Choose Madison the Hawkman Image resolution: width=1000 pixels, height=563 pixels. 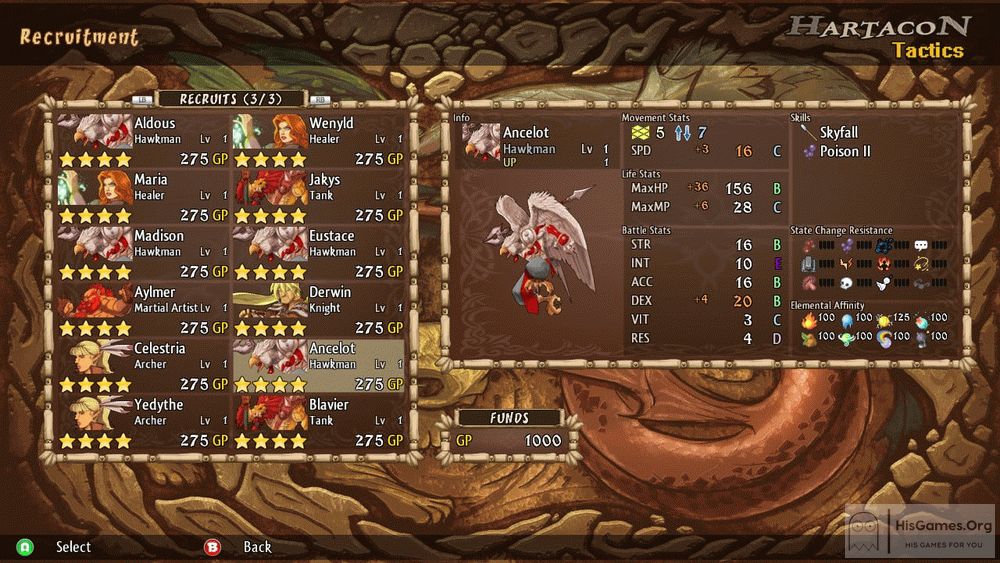click(144, 253)
